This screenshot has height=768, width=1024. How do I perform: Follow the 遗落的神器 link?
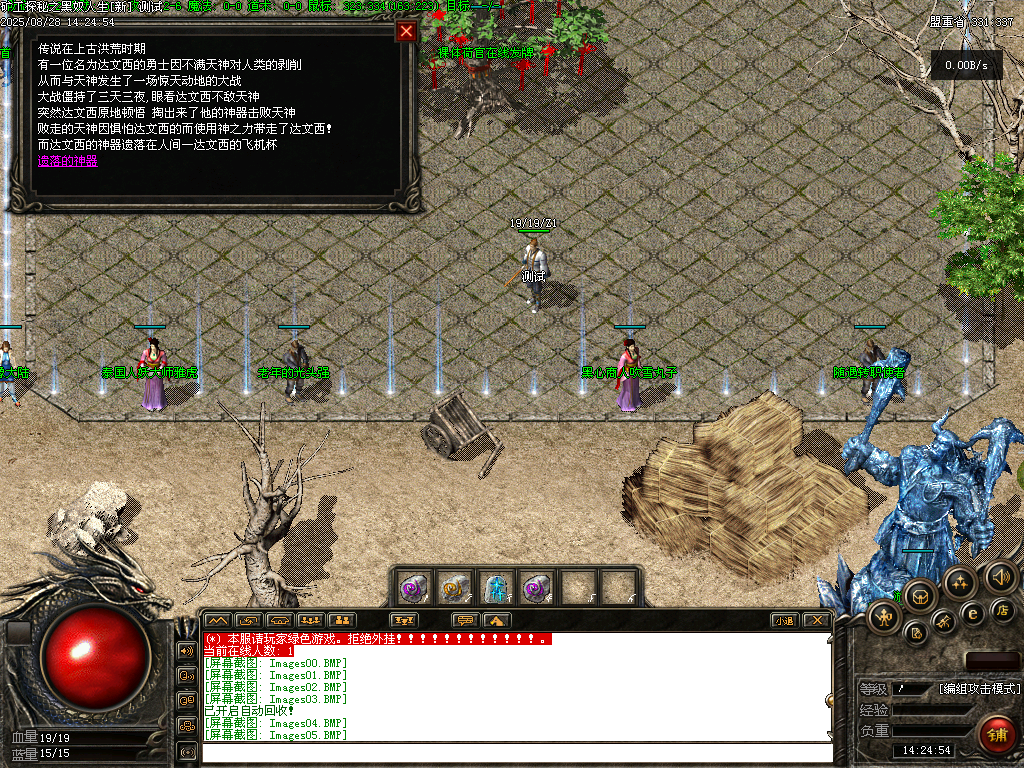[x=68, y=161]
